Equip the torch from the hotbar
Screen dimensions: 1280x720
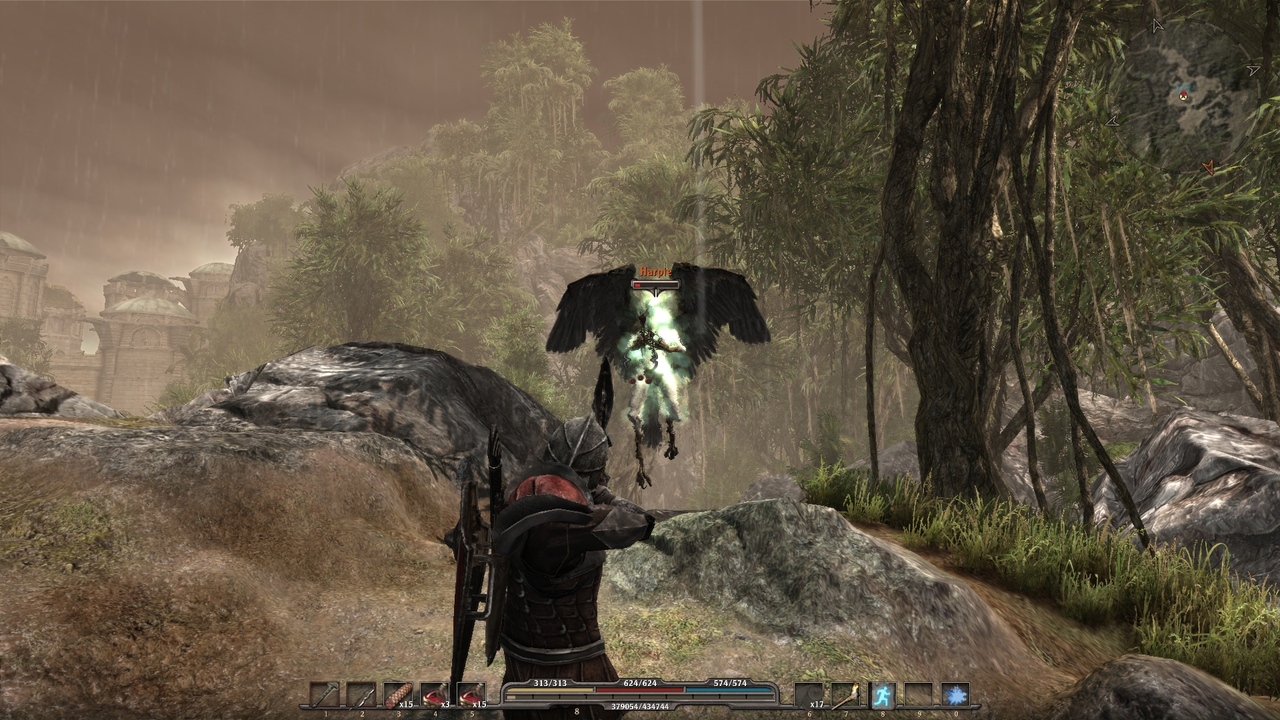pyautogui.click(x=846, y=694)
